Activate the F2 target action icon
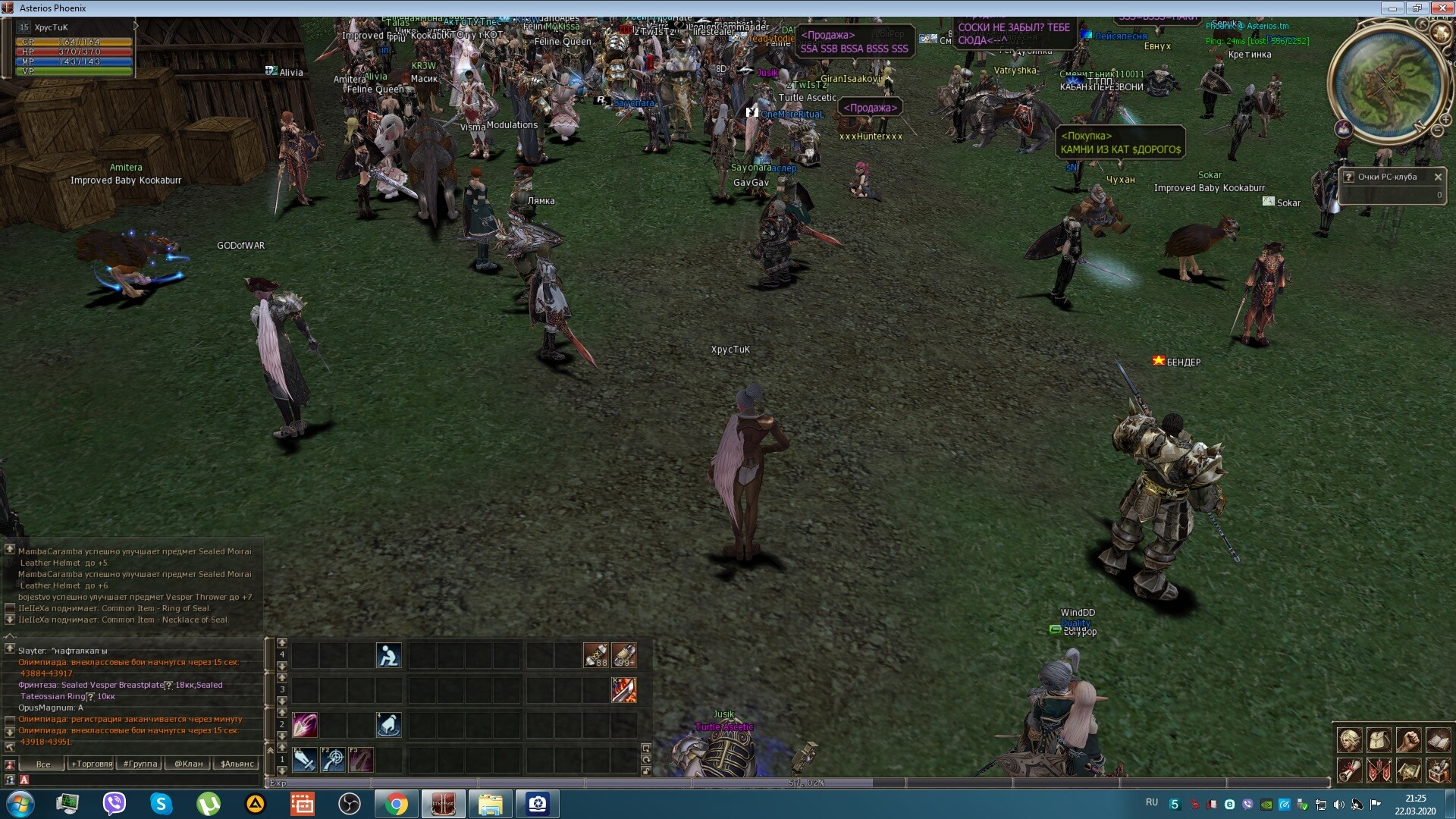 pos(332,759)
